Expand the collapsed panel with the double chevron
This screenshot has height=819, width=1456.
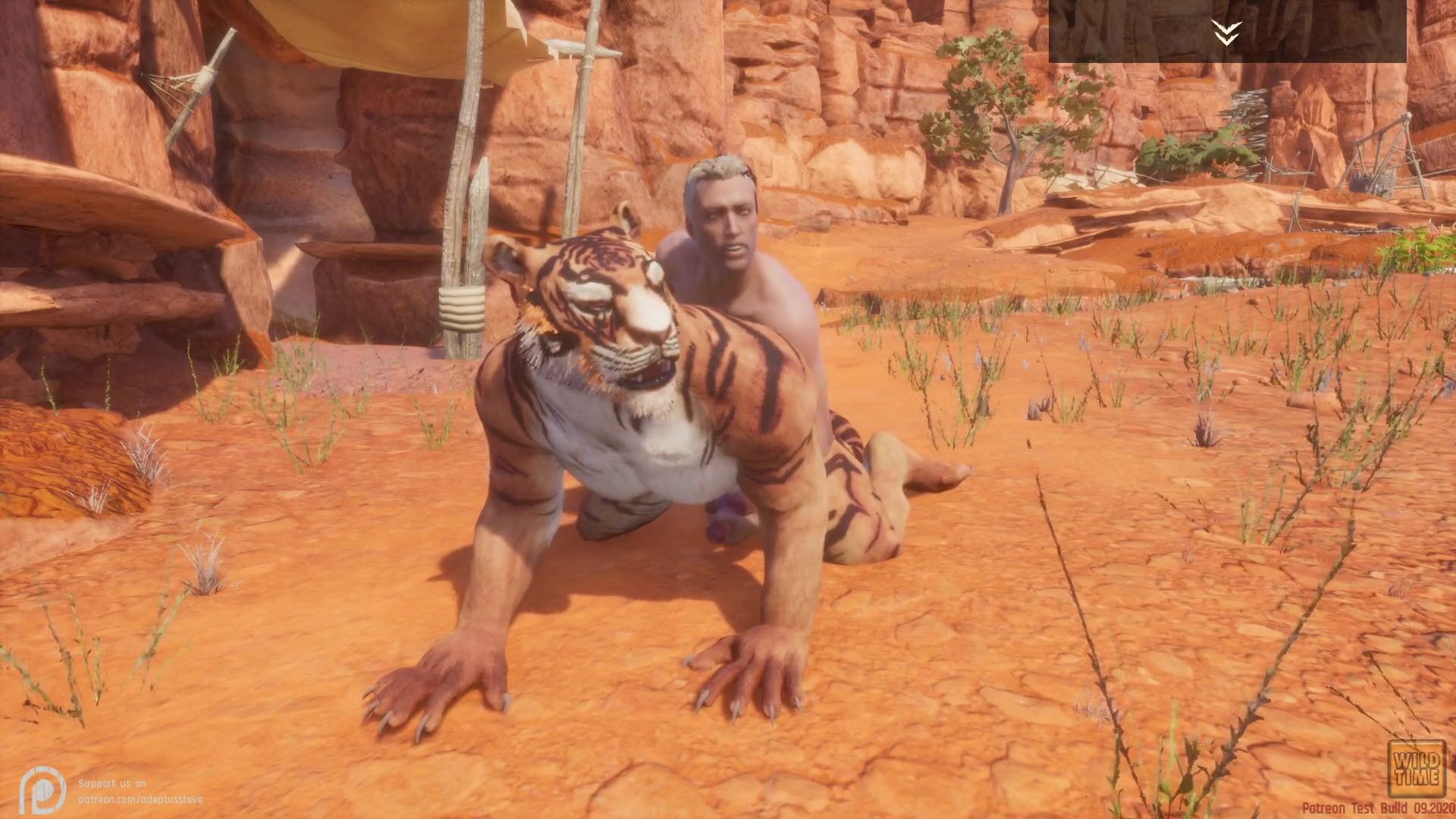(1226, 32)
